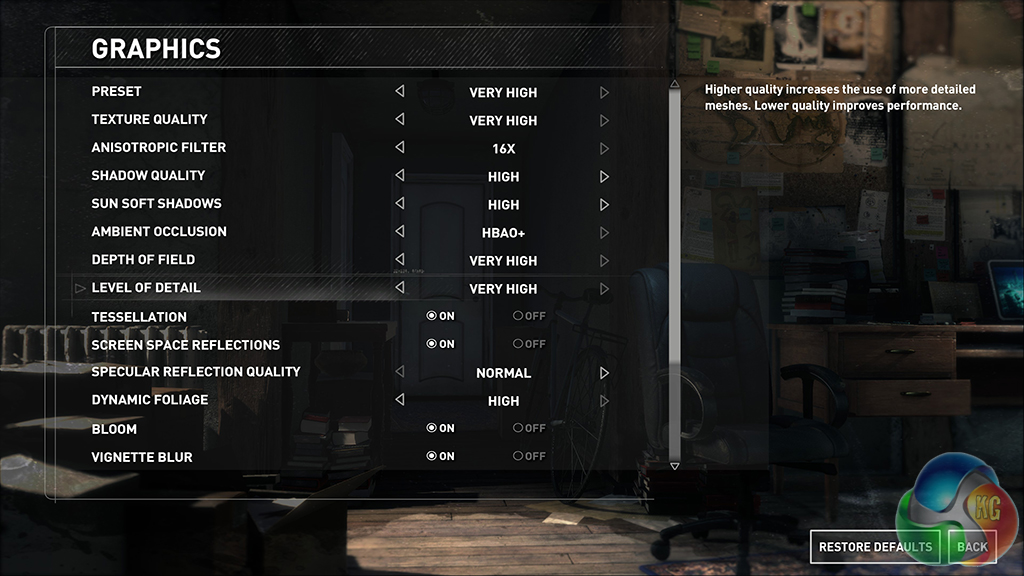
Task: Restore default graphics settings
Action: click(875, 546)
